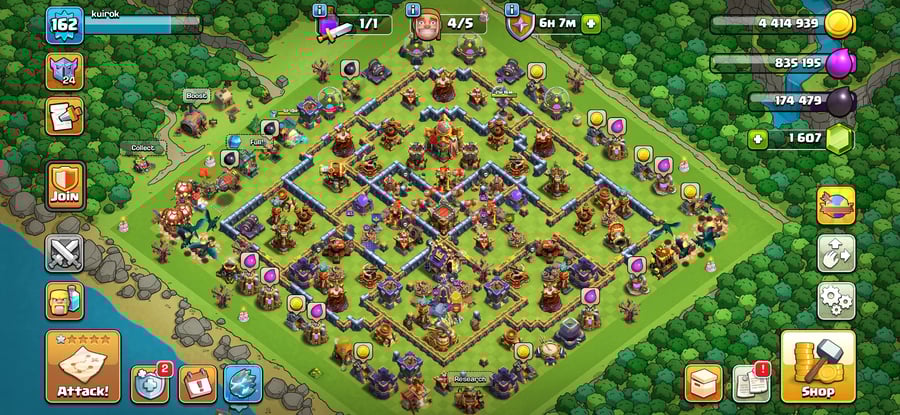Open the player profile level 162 badge
Image resolution: width=900 pixels, height=415 pixels.
tap(64, 26)
